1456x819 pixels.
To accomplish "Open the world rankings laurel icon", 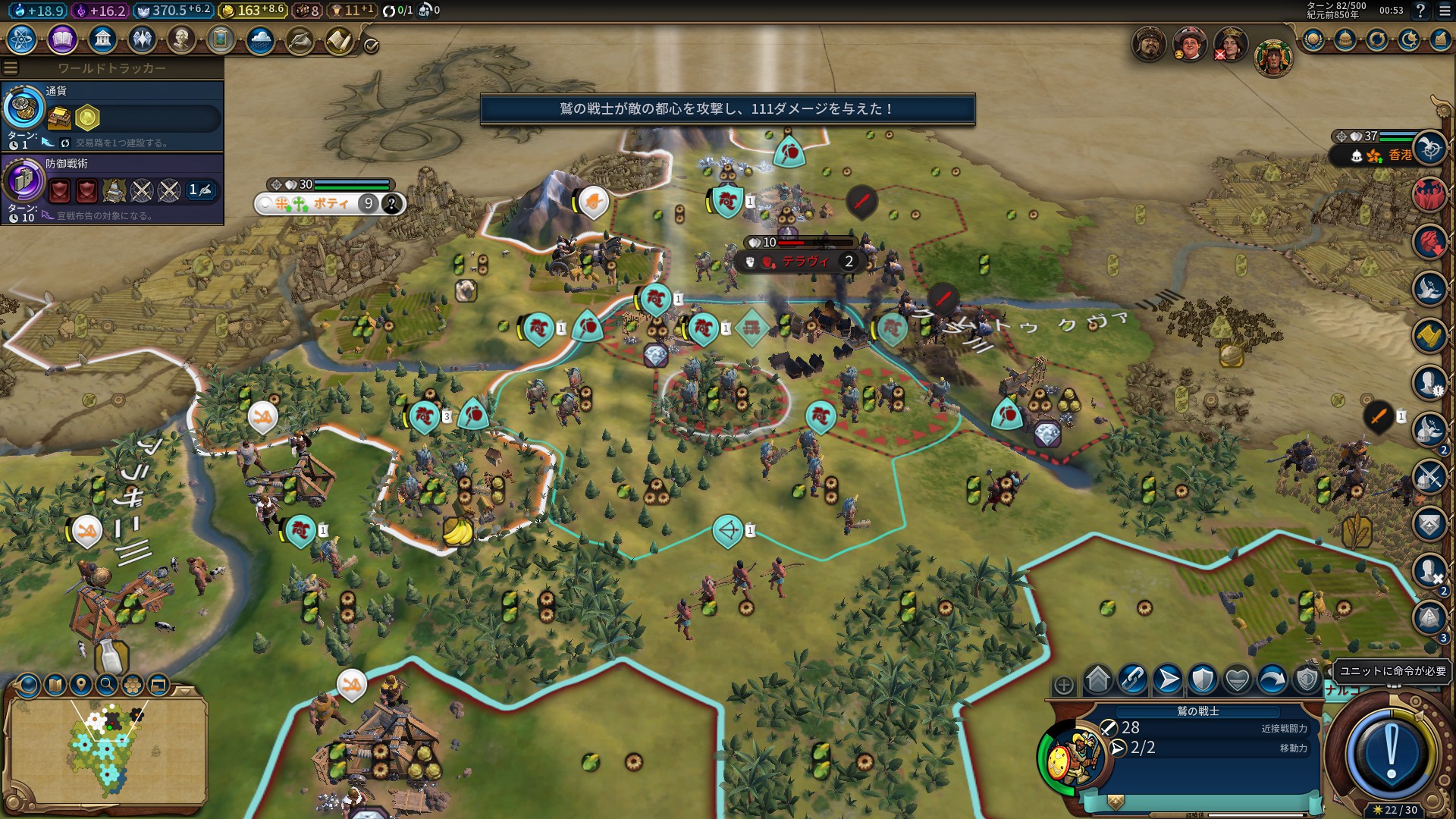I will [1313, 39].
